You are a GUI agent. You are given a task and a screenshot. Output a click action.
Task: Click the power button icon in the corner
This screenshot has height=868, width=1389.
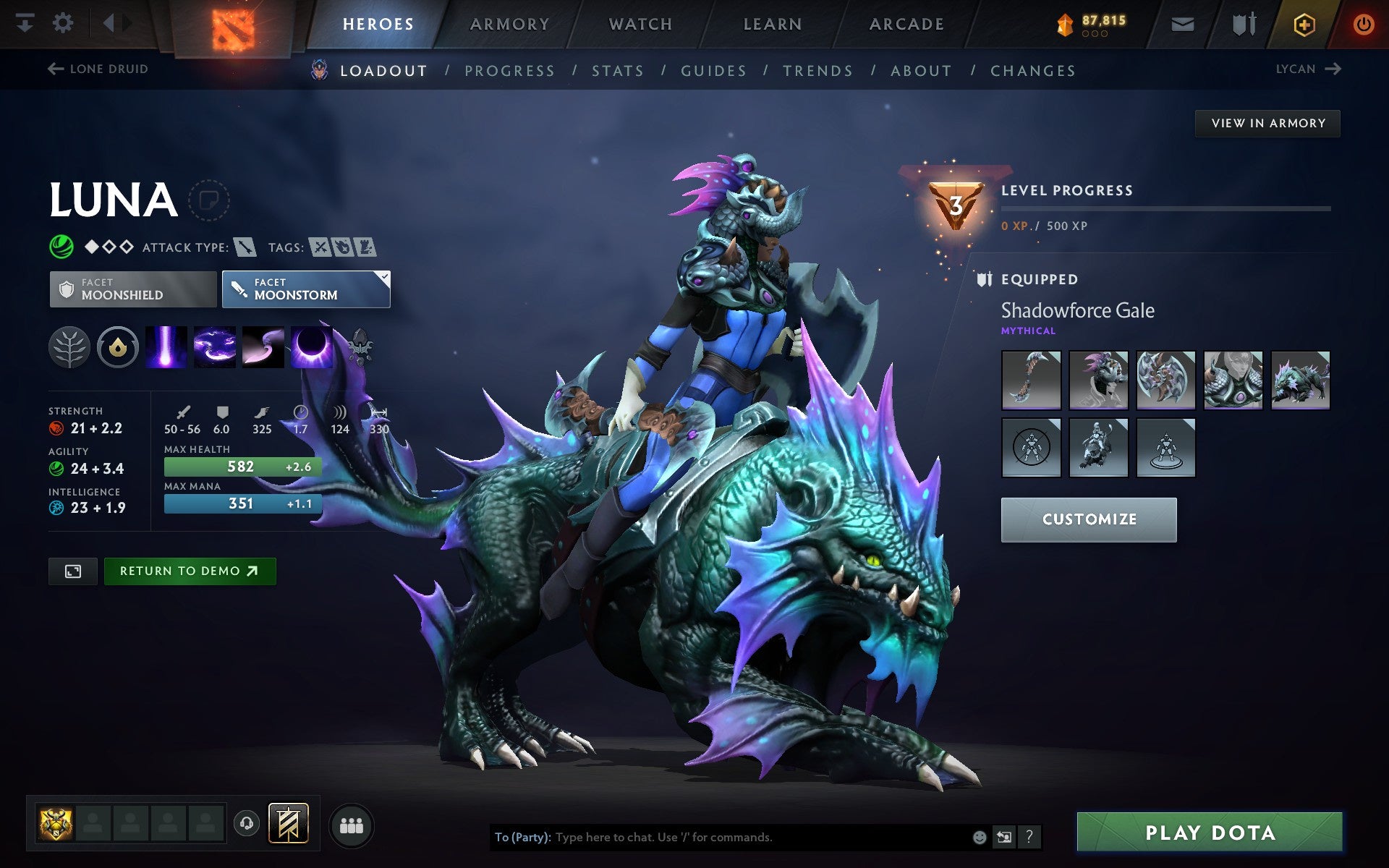pos(1363,23)
